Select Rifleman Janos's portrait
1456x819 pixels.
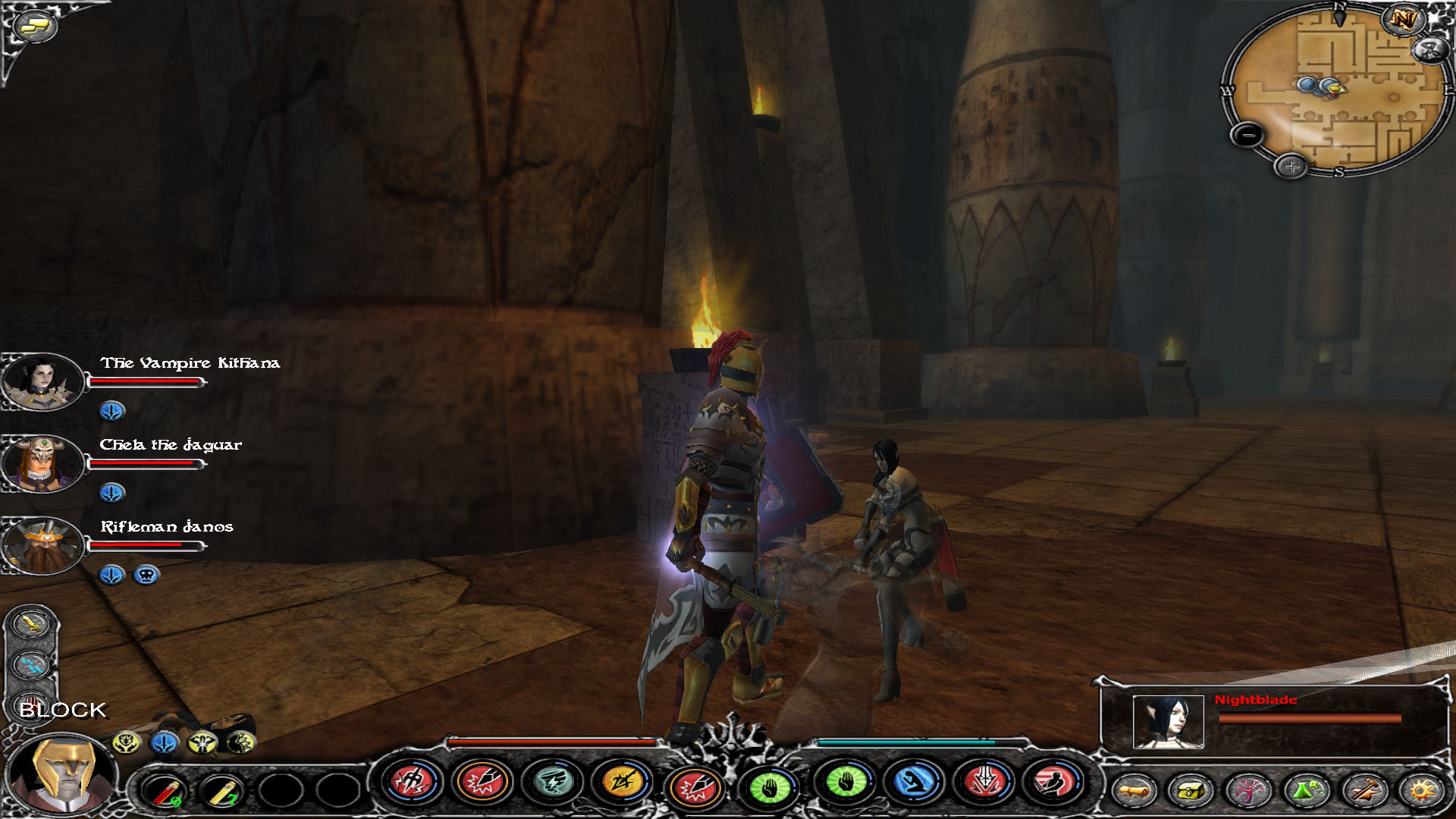42,545
